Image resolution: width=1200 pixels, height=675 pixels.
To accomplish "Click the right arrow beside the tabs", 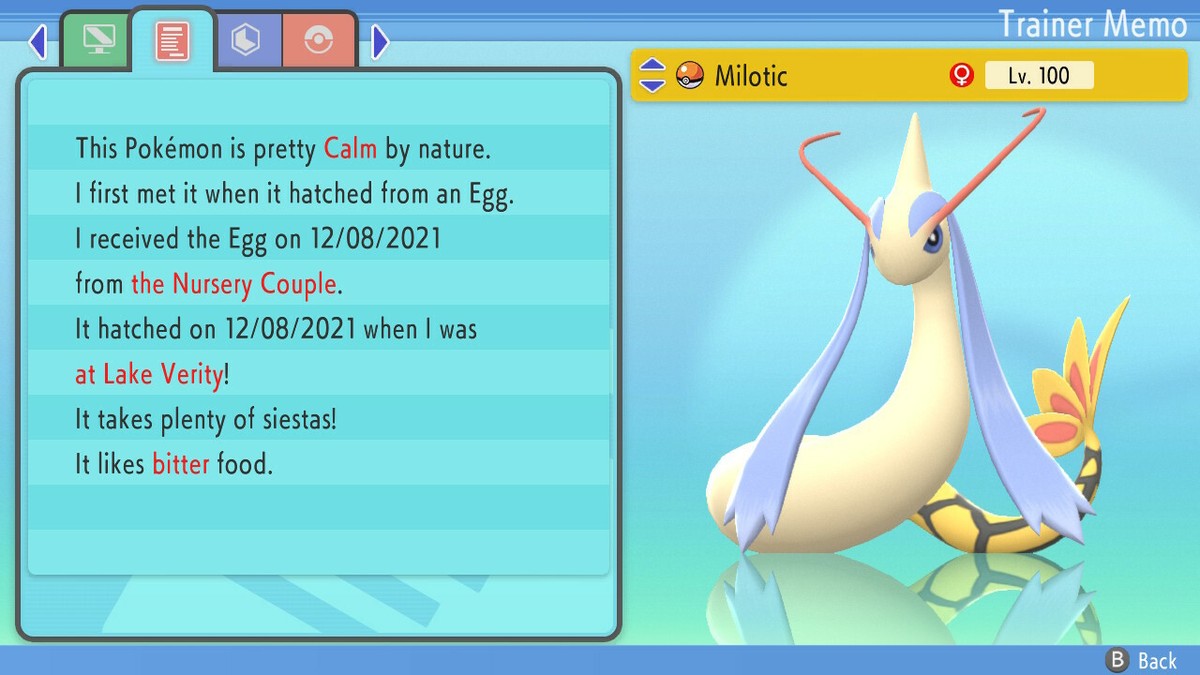I will (x=380, y=42).
